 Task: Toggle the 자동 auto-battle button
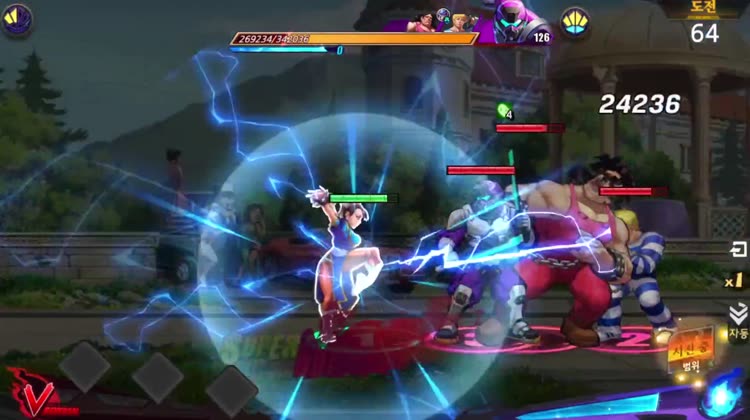point(738,322)
